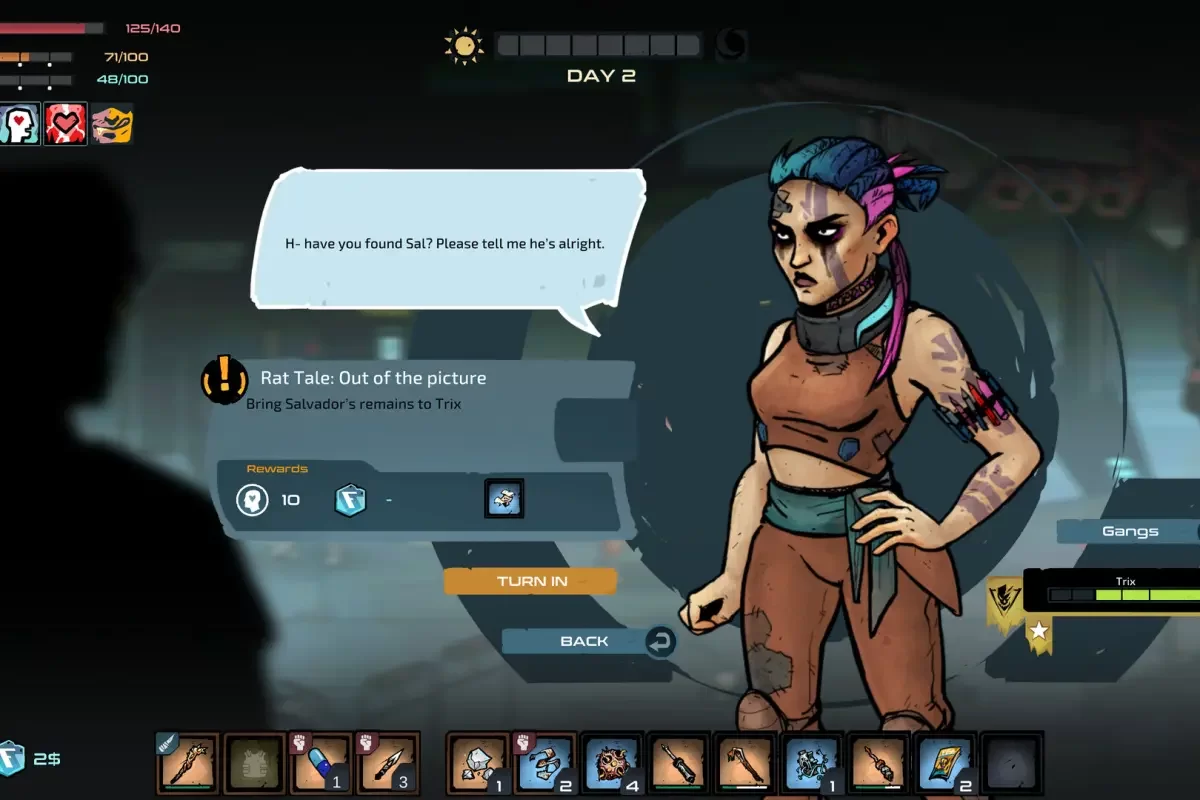
Task: Select the yellow book item slot
Action: (945, 764)
